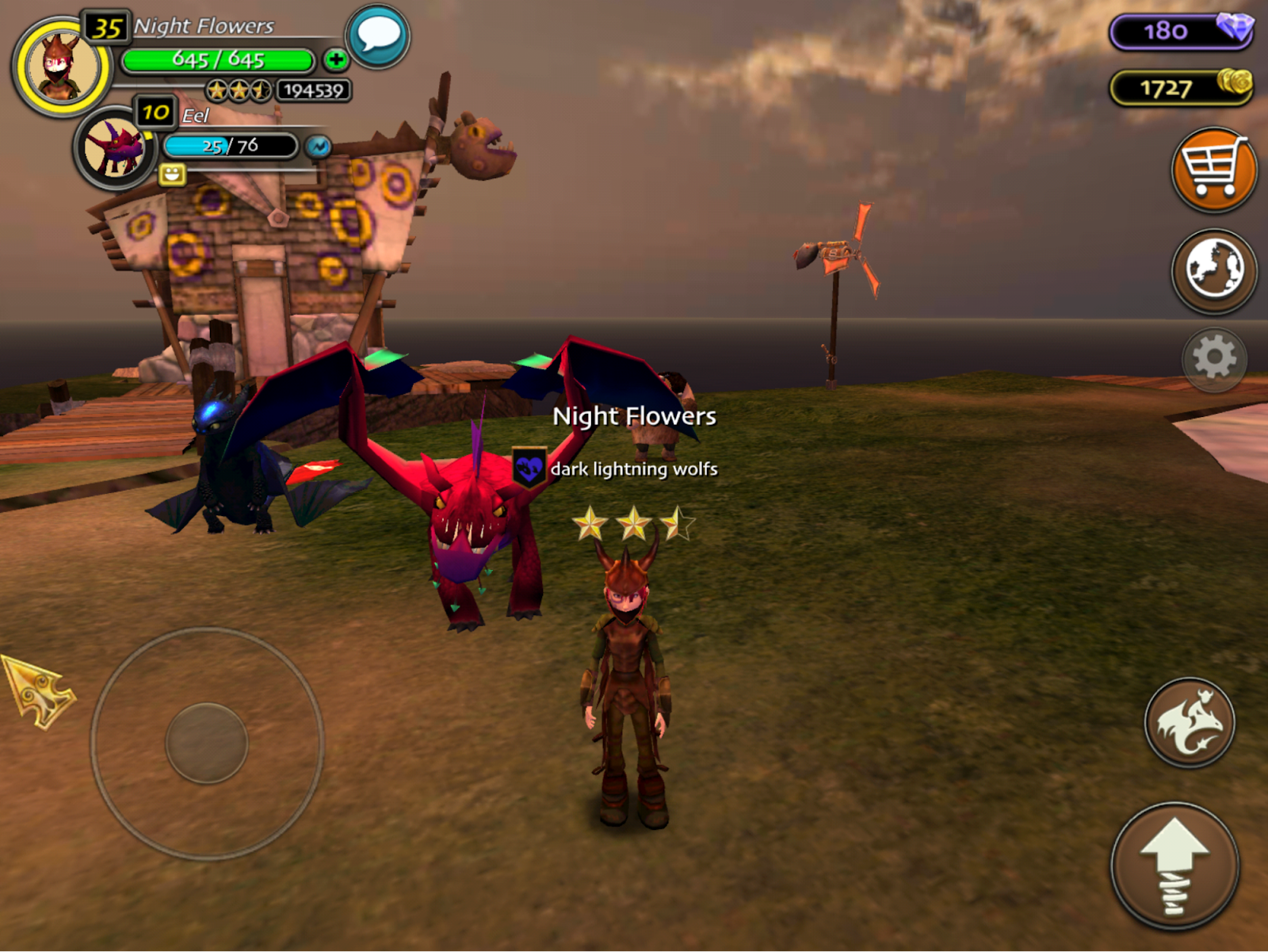Tap the virtual joystick thumb knob
Viewport: 1268px width, 952px height.
pos(207,743)
